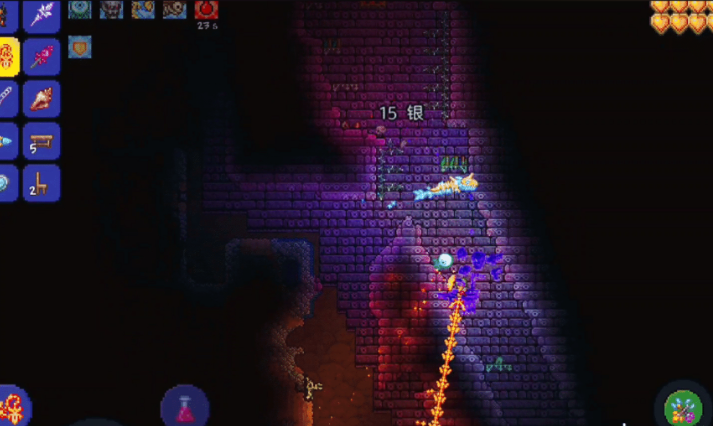This screenshot has height=426, width=713.
Task: Tap the green smart cursor toggle button
Action: (x=683, y=409)
